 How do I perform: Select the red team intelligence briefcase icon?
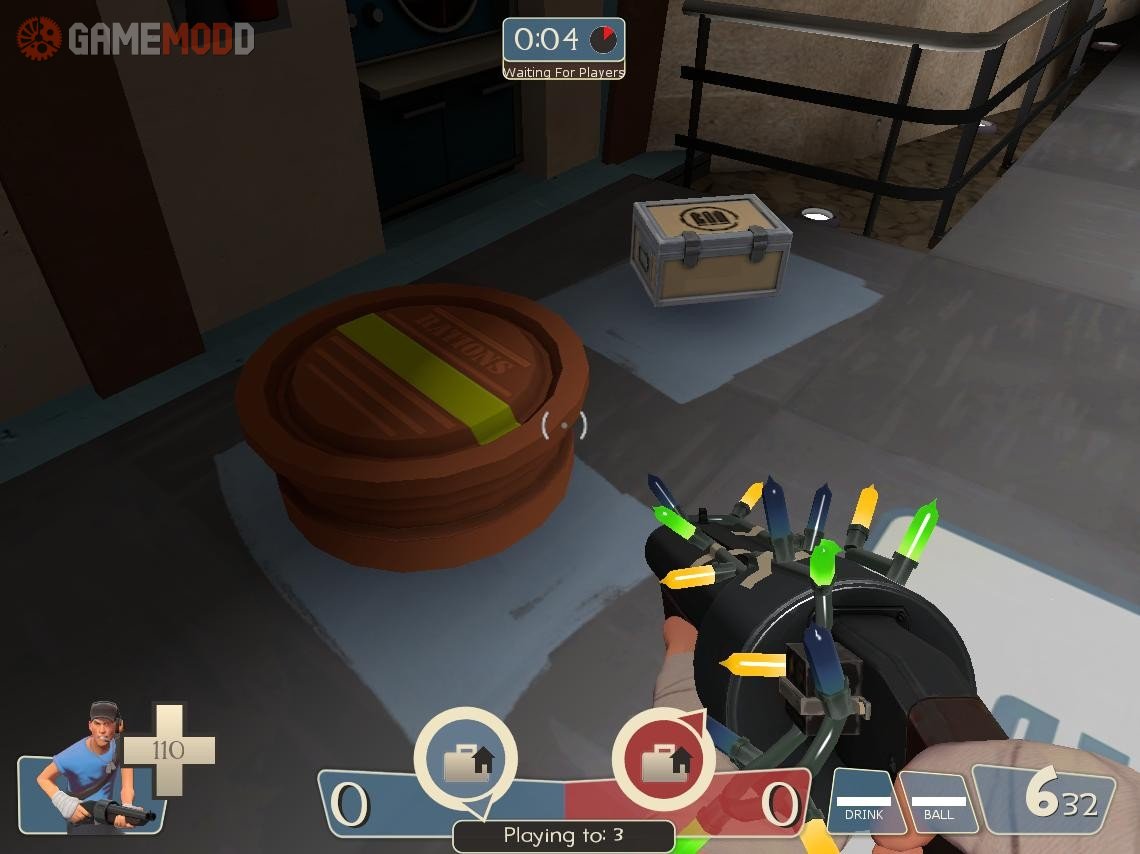(x=664, y=762)
